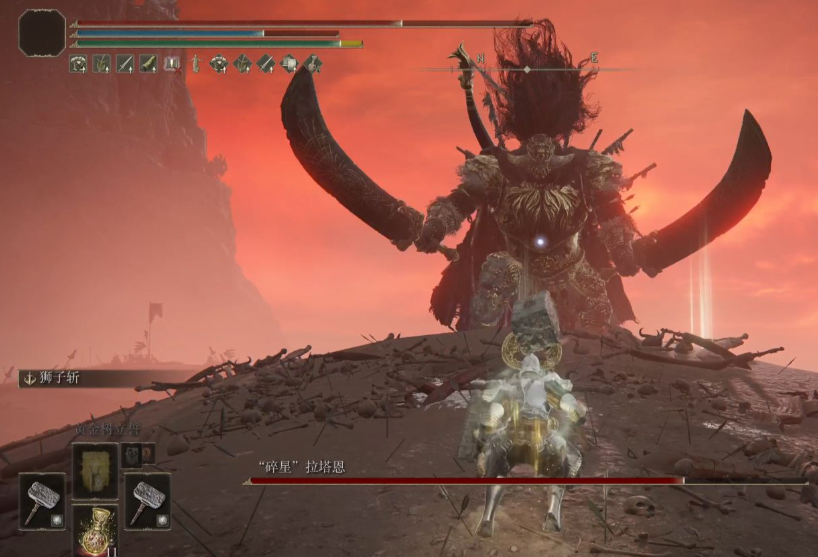Click the horn-shaped buff icon
Viewport: 818px width, 557px height.
[x=149, y=64]
